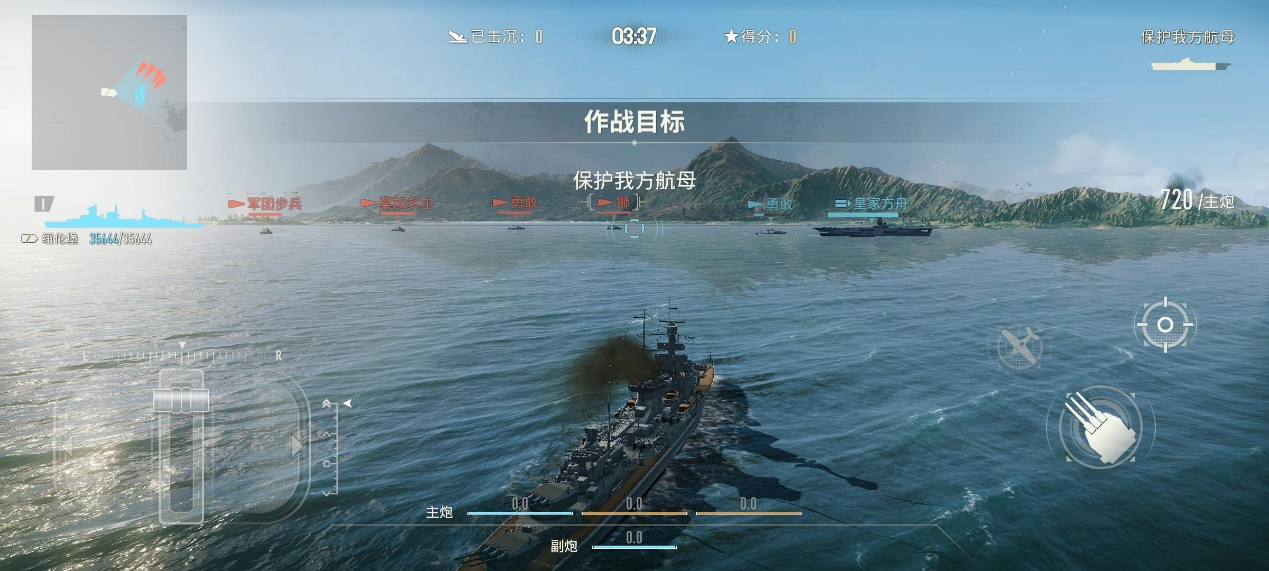Select allied carrier 皇家方舟 marker
Viewport: 1269px width, 571px height.
click(870, 205)
